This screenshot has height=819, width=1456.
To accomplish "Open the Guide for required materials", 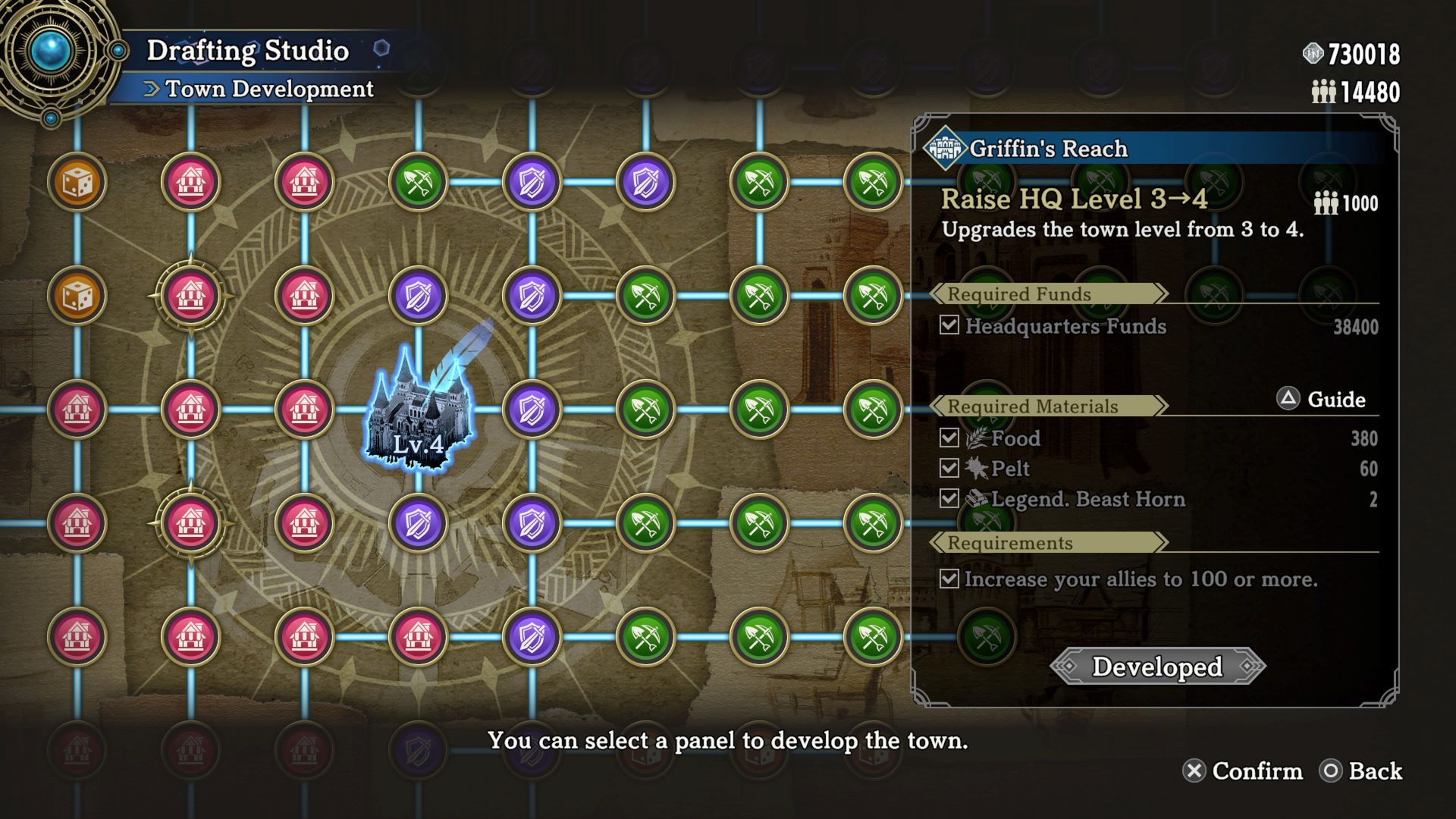I will click(x=1322, y=399).
